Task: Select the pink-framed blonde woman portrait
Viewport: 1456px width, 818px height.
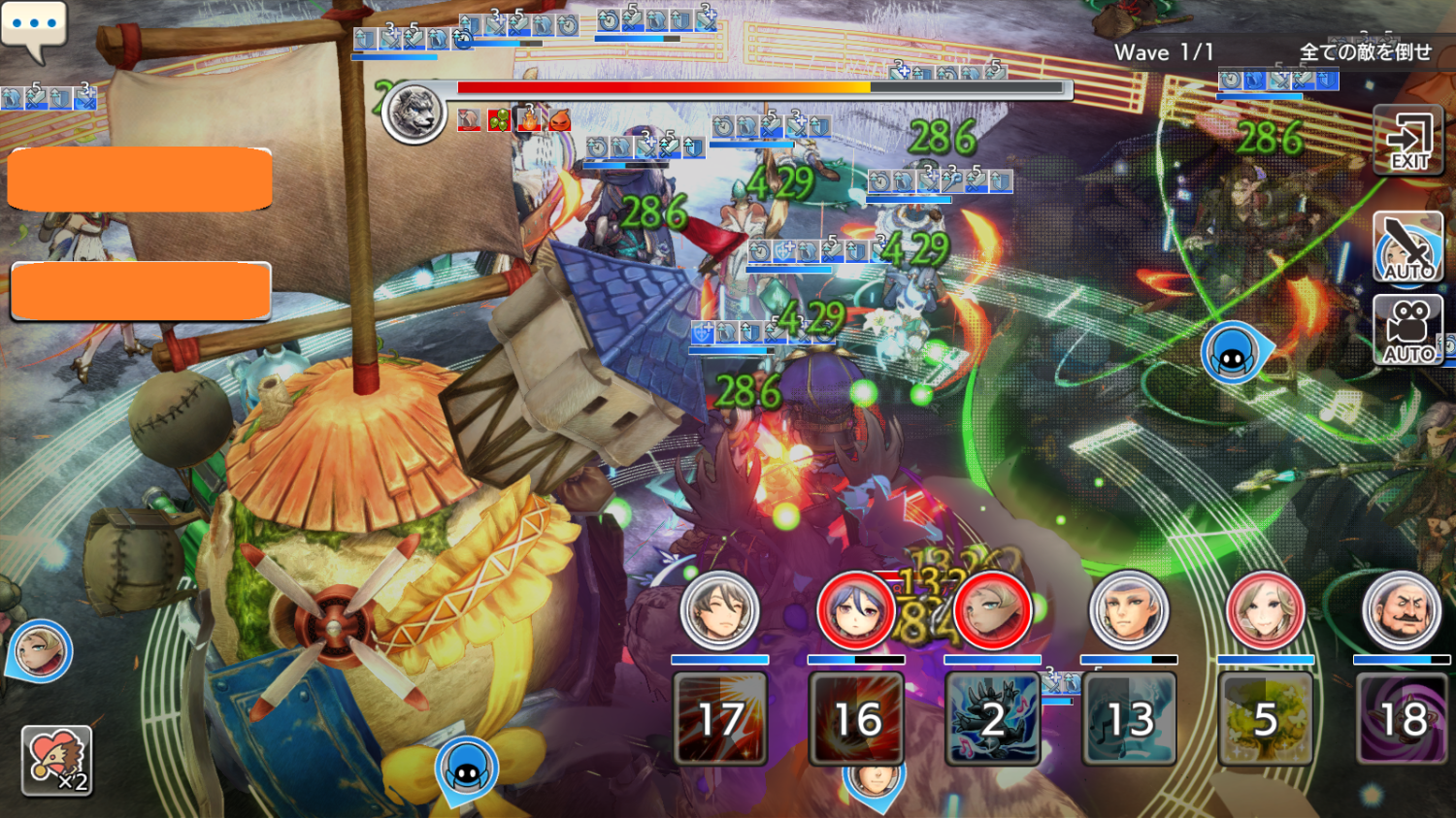Action: click(x=1265, y=611)
